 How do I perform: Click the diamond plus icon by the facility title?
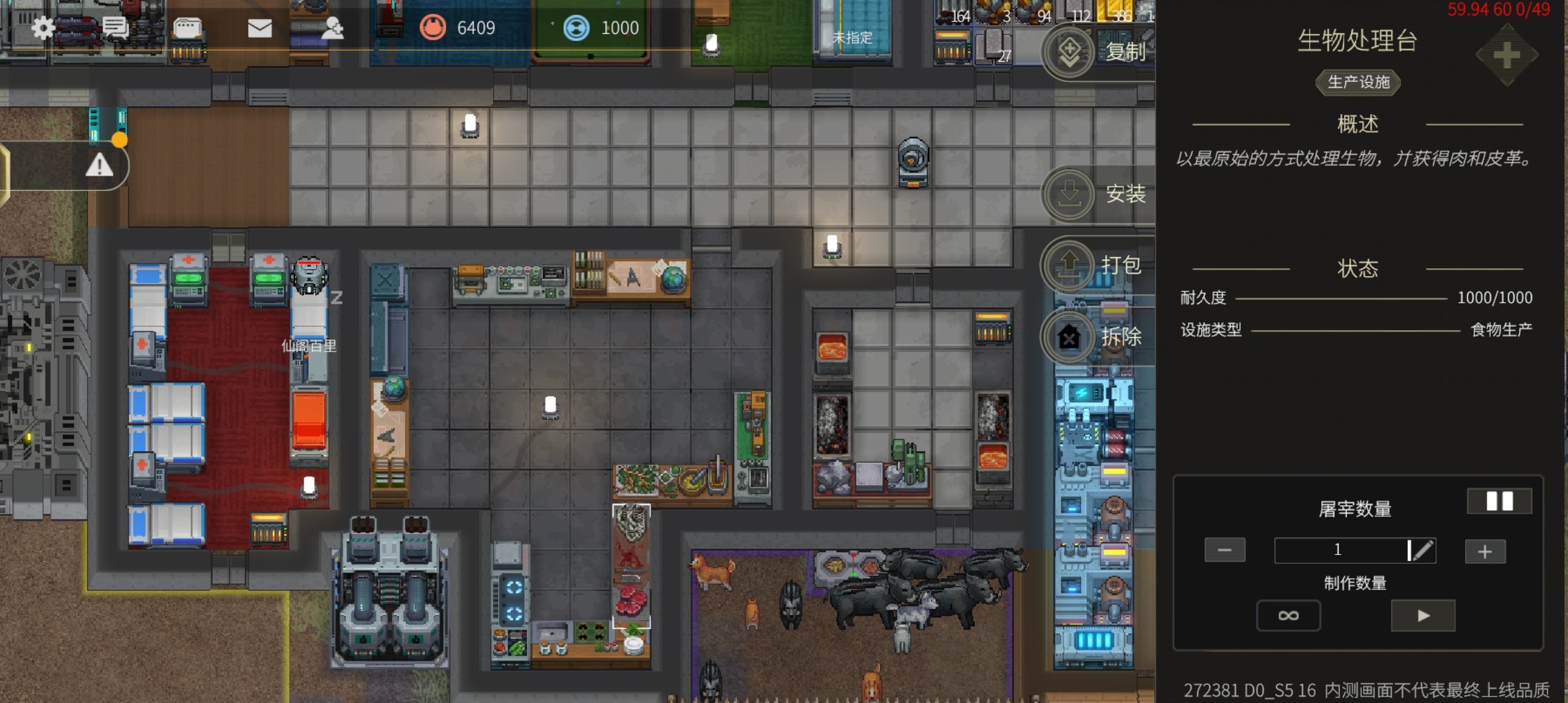point(1506,56)
